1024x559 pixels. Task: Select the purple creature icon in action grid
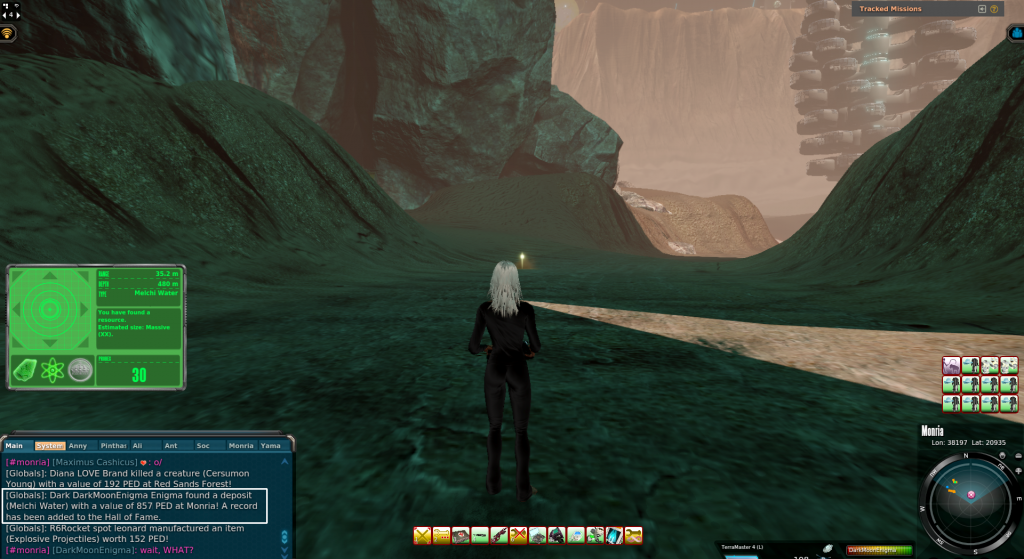click(x=951, y=365)
